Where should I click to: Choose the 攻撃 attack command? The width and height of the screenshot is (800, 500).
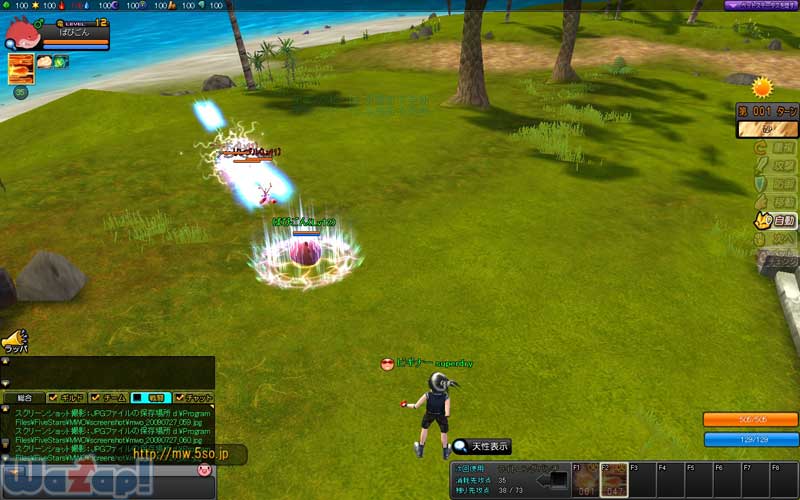pyautogui.click(x=775, y=166)
